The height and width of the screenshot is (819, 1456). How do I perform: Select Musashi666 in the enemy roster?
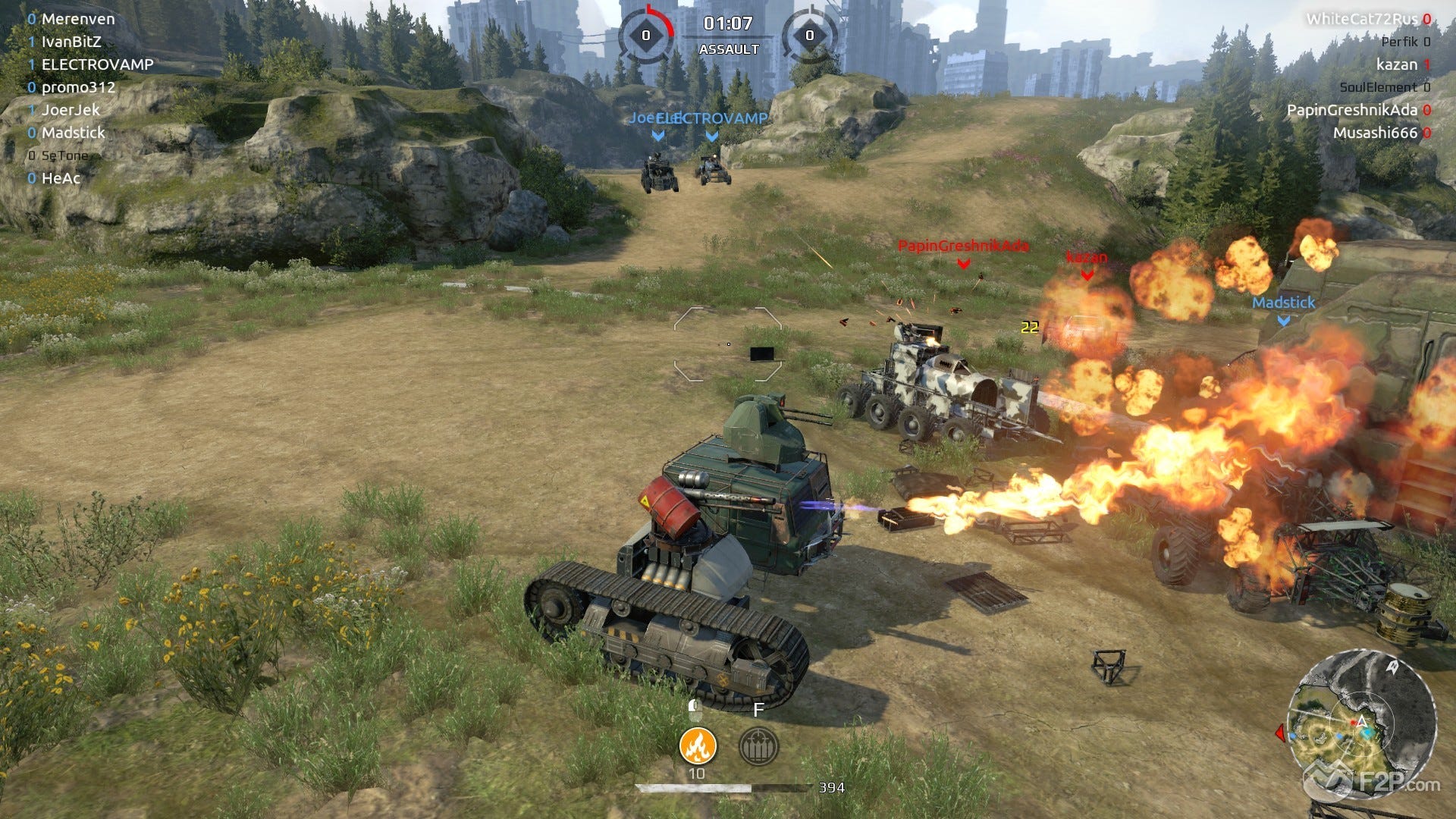click(1375, 133)
